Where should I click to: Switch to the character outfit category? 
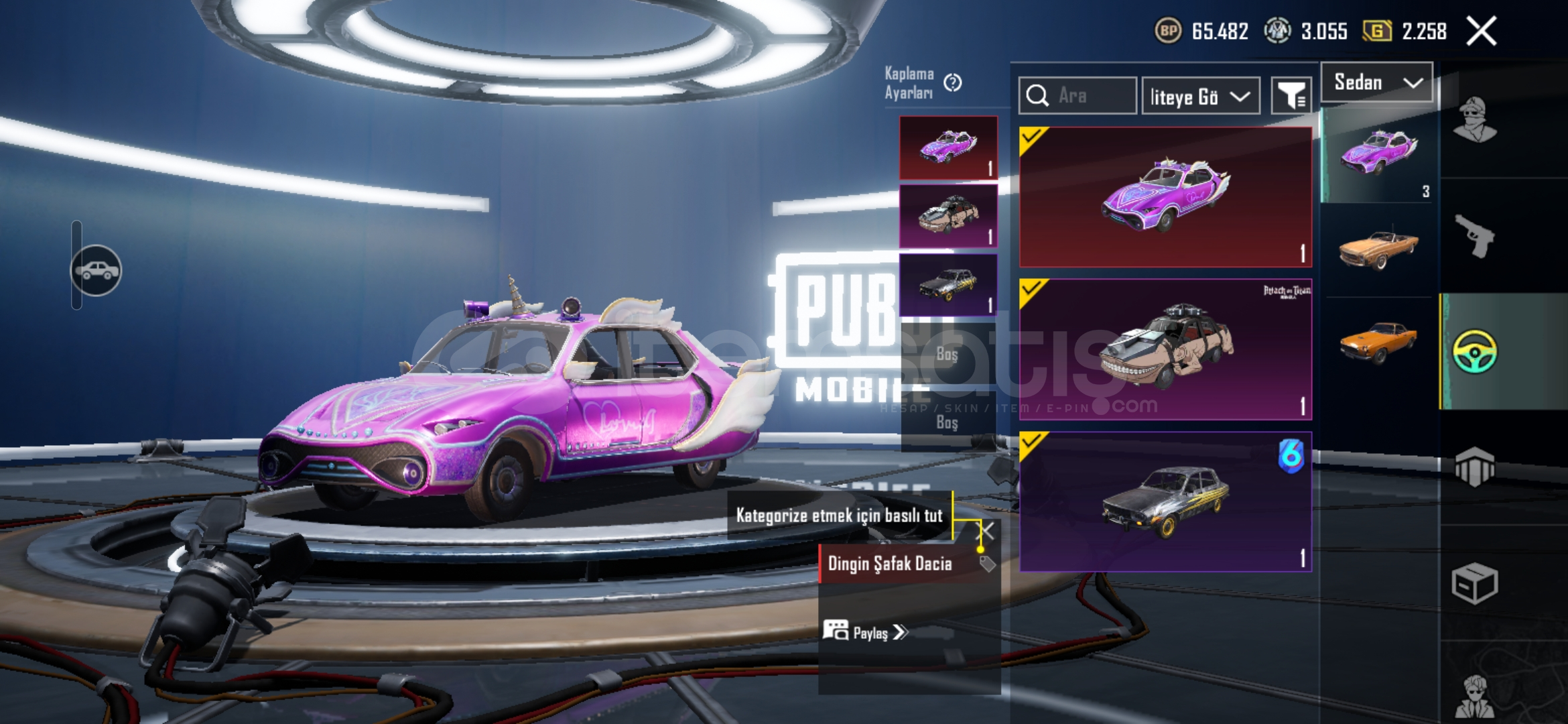[x=1475, y=120]
